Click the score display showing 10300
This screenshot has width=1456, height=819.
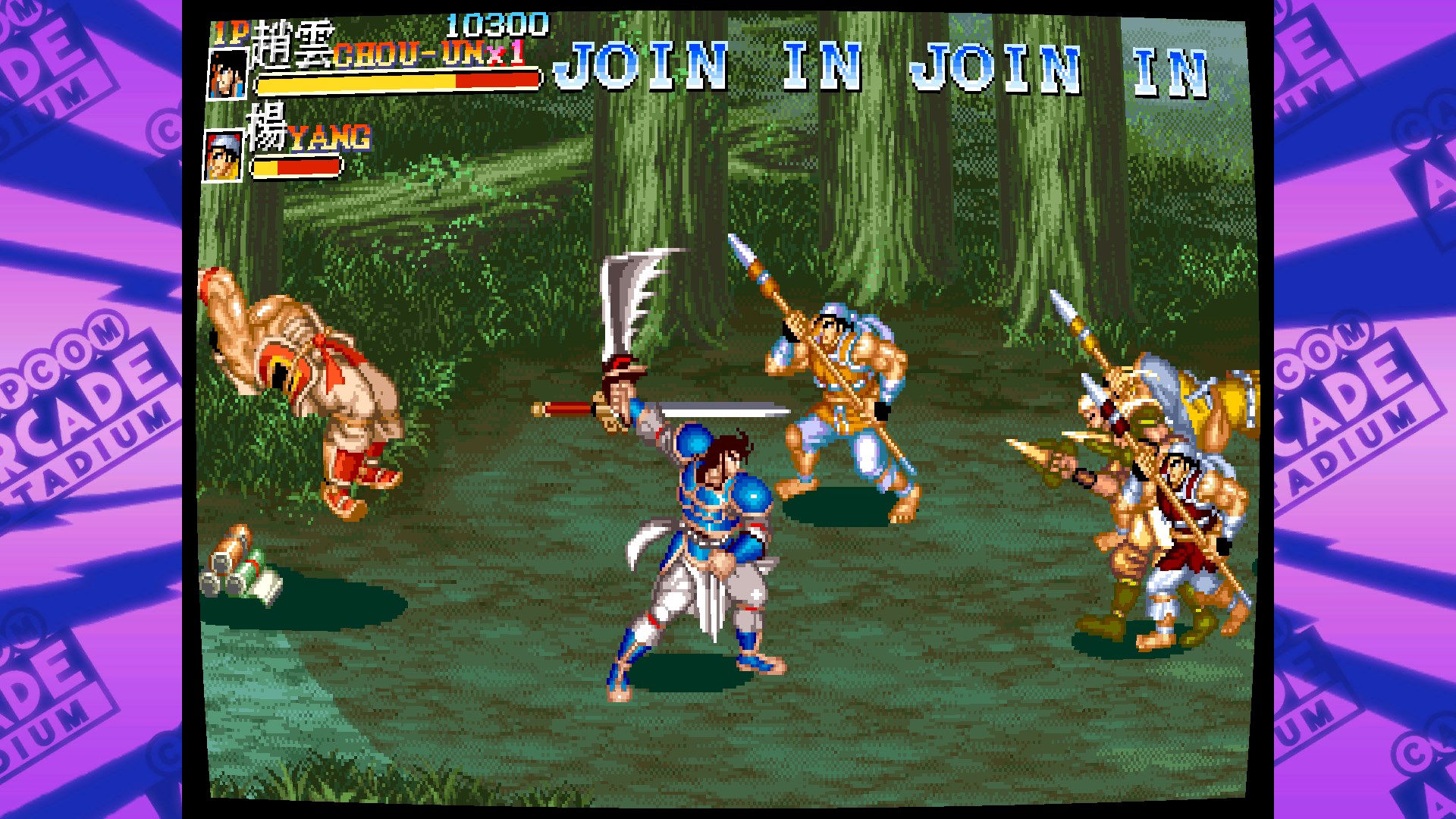pos(497,24)
